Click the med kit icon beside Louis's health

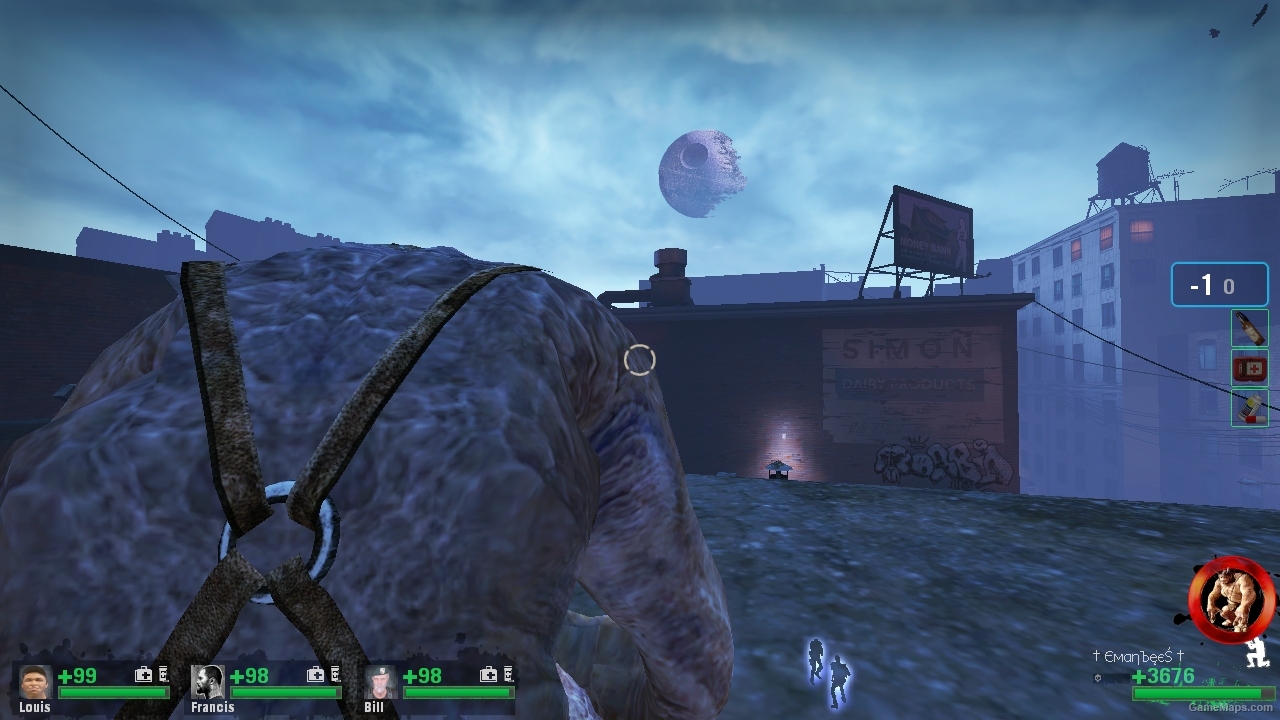pos(144,674)
